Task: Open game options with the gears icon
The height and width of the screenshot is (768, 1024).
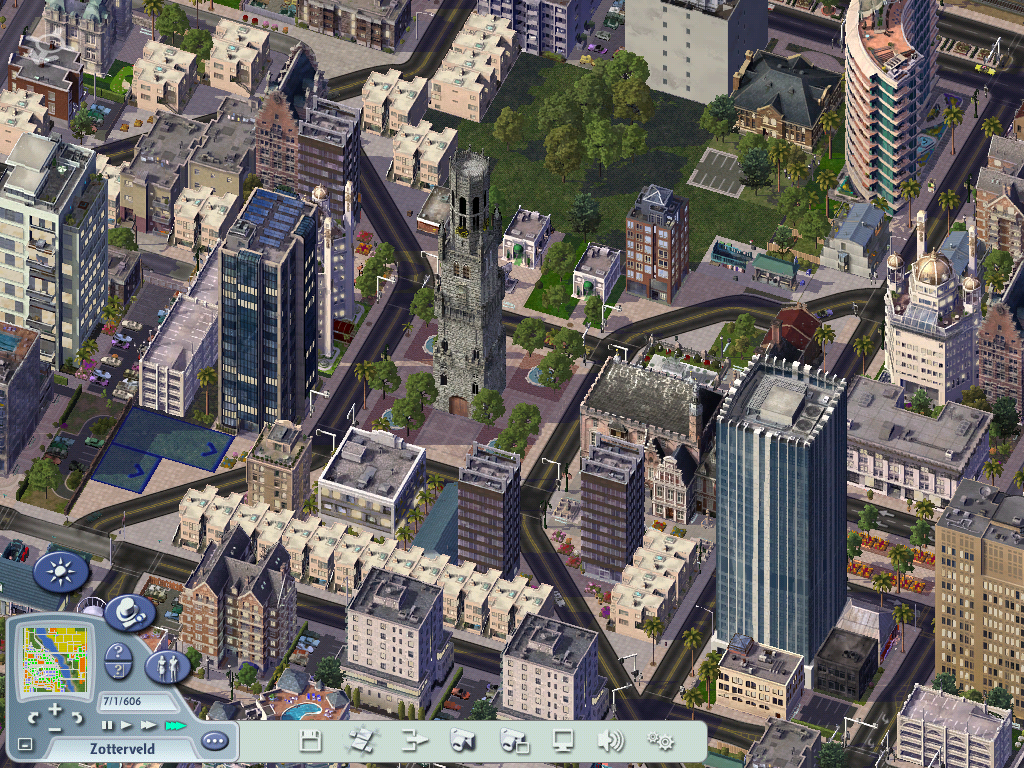Action: [x=660, y=741]
